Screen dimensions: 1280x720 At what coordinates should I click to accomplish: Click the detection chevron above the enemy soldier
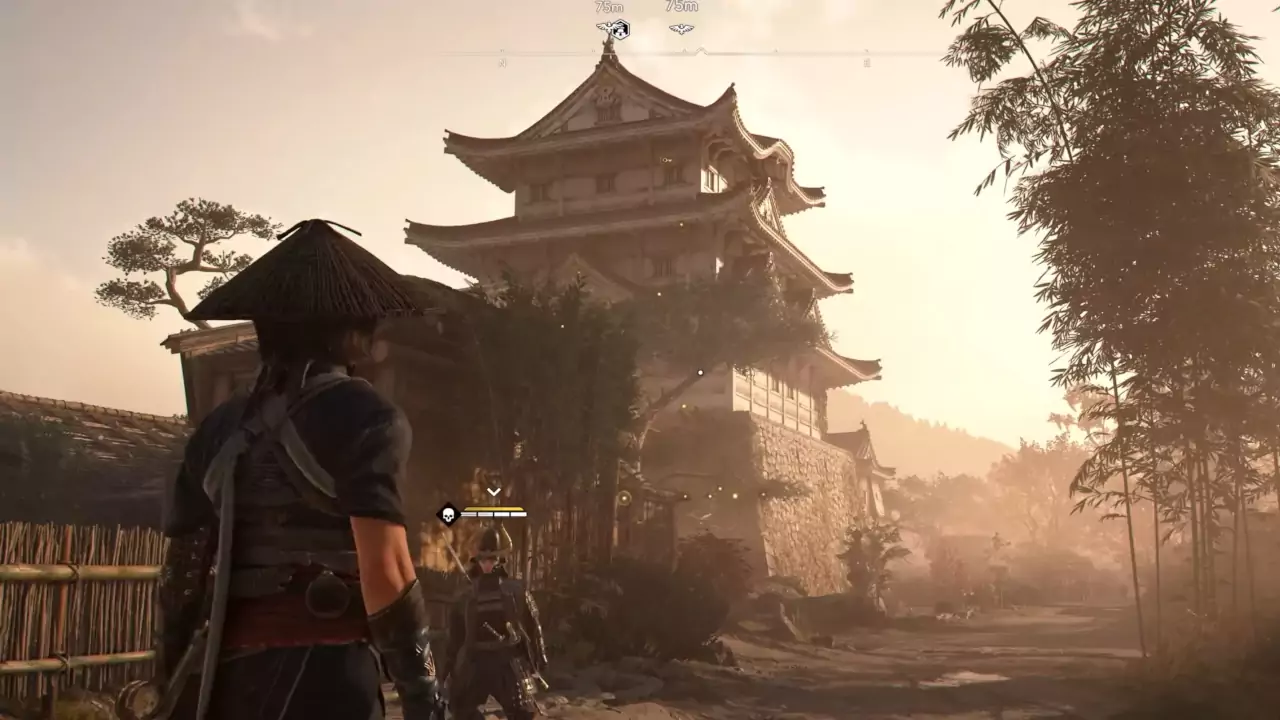tap(493, 491)
